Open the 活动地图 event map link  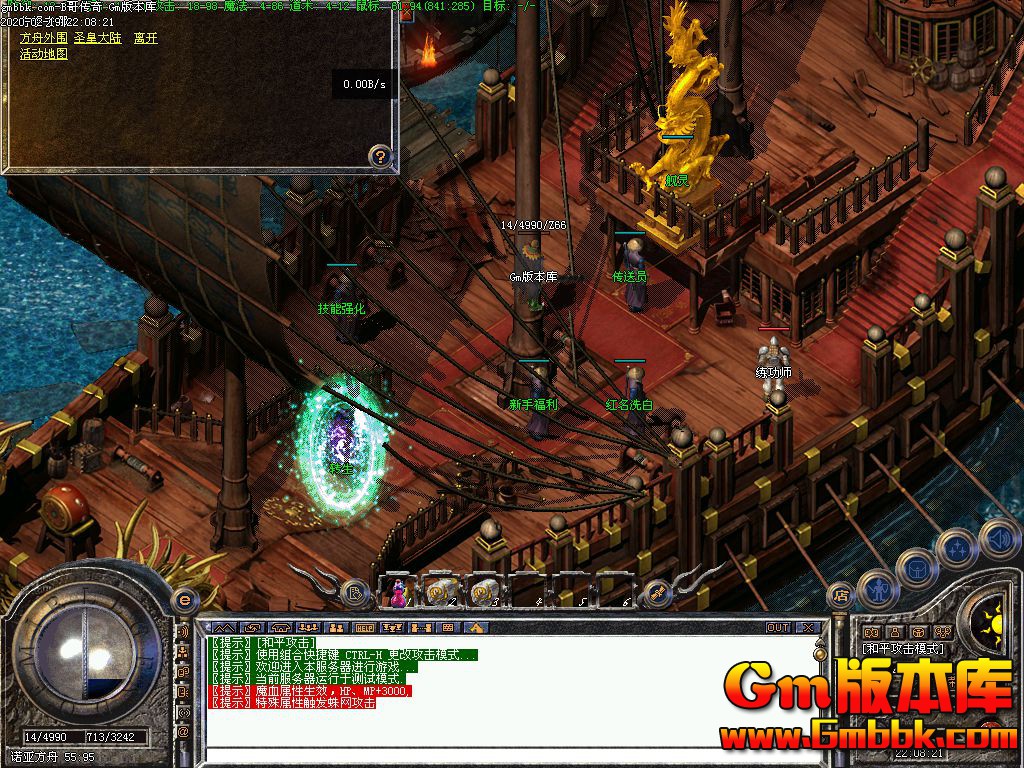click(44, 54)
